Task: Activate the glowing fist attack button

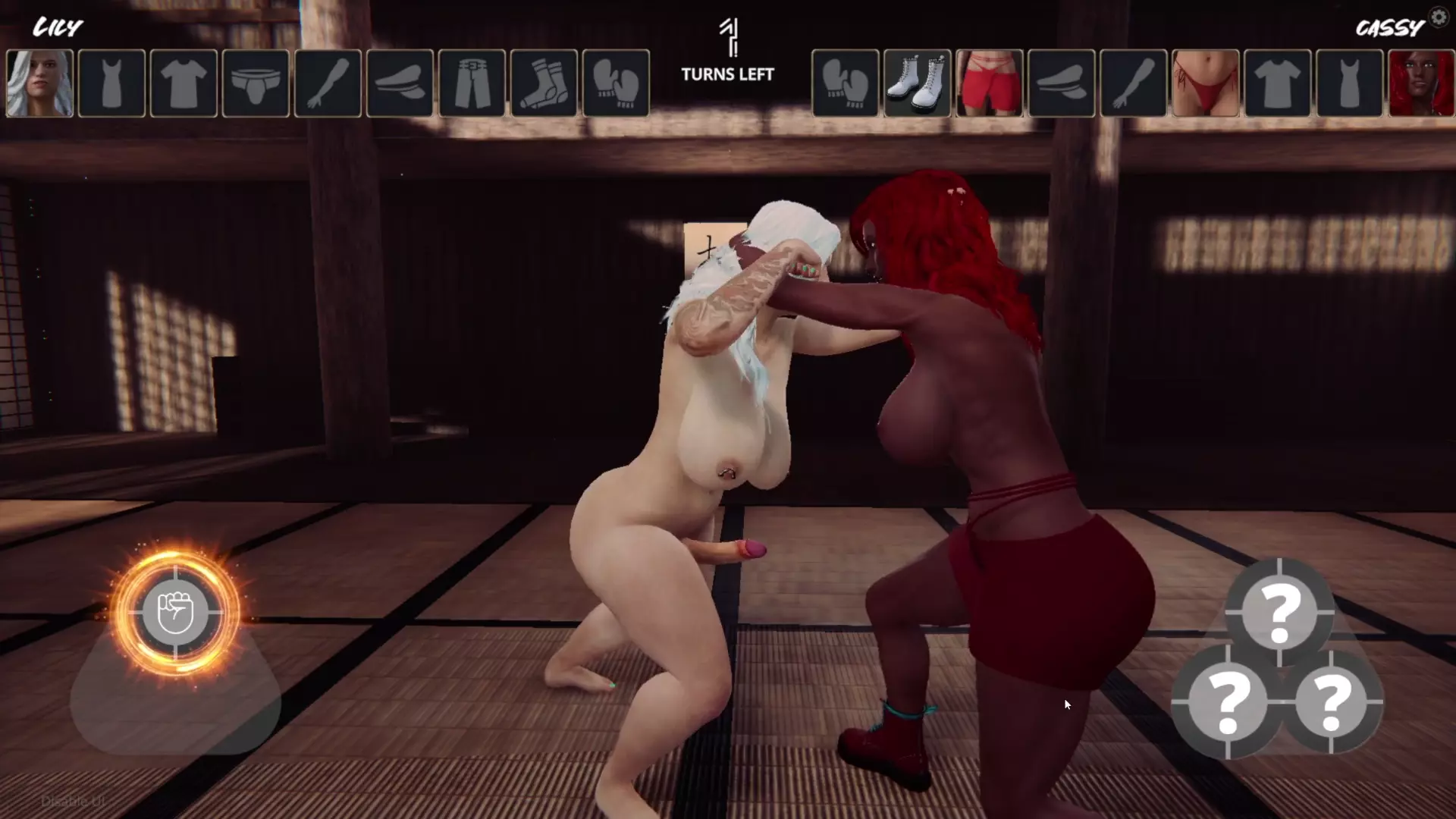Action: (175, 612)
